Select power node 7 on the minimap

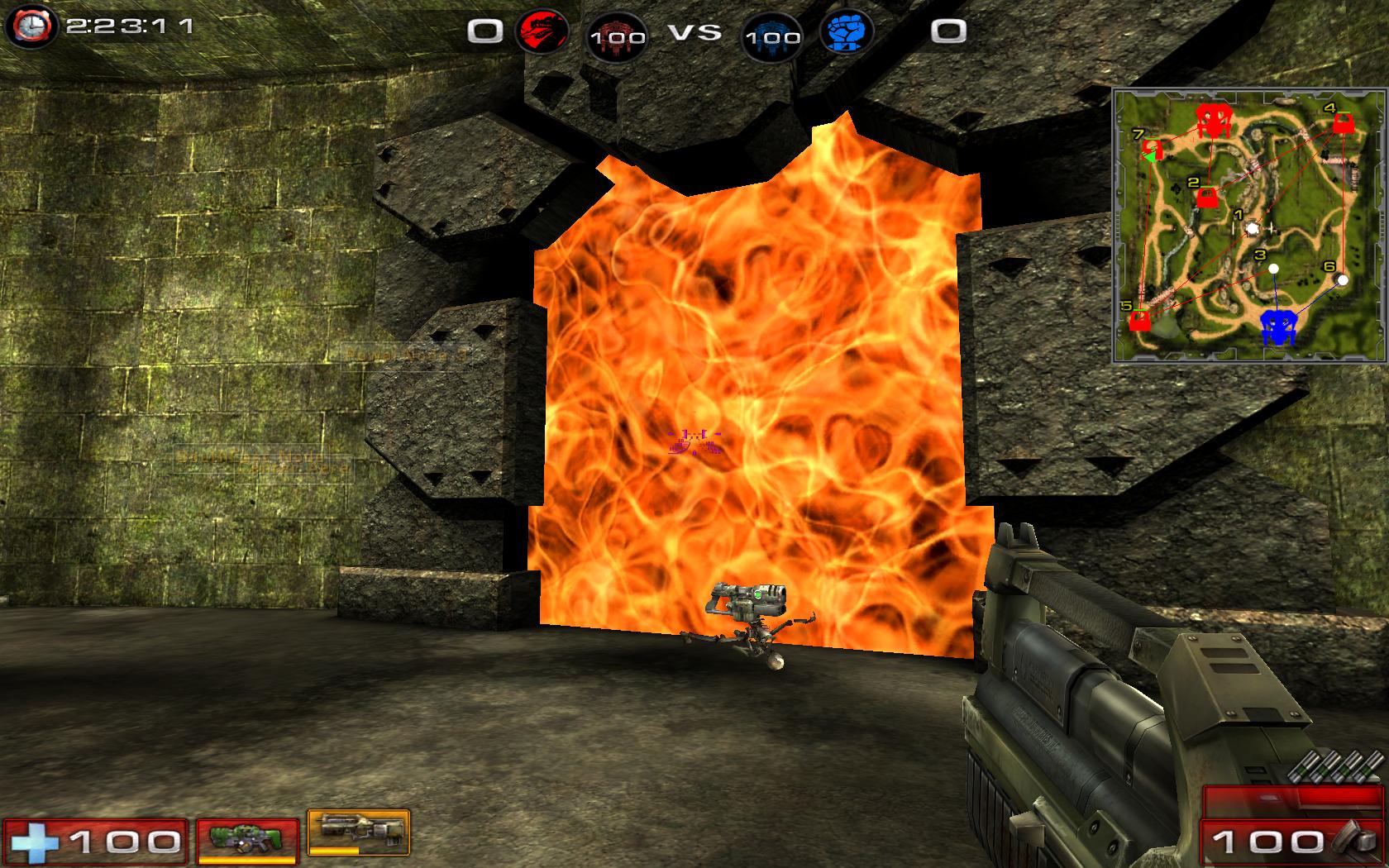(x=1151, y=151)
